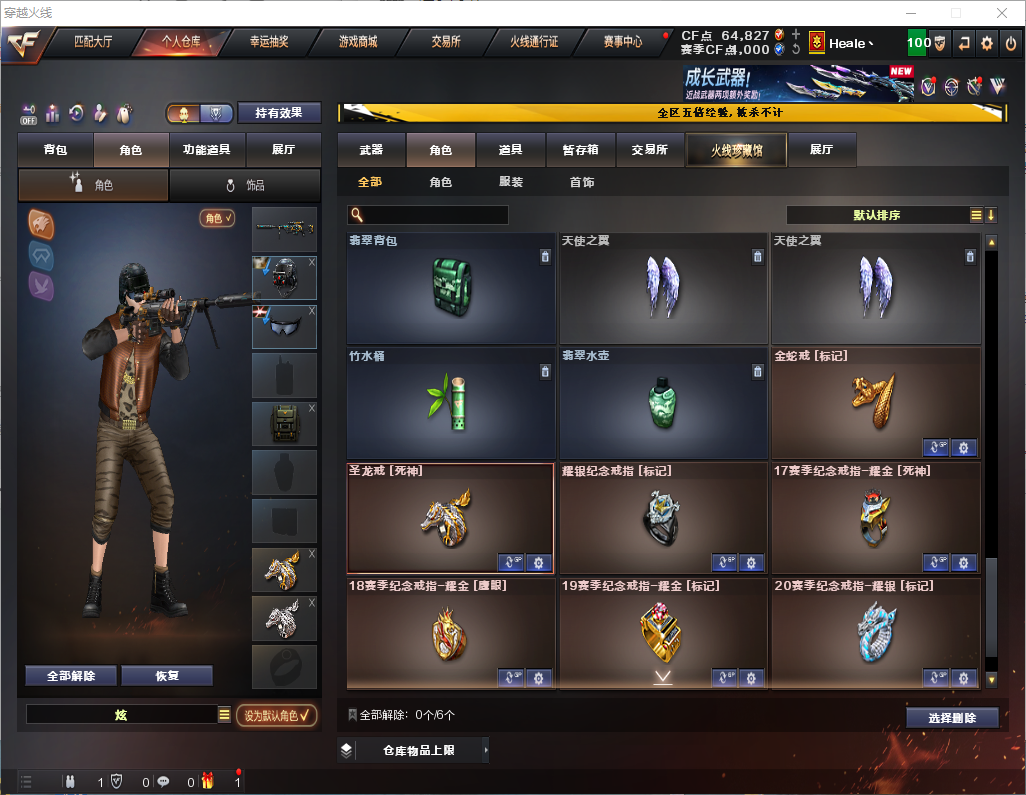The image size is (1026, 795).
Task: Click the 恢复 restore button
Action: pos(167,676)
